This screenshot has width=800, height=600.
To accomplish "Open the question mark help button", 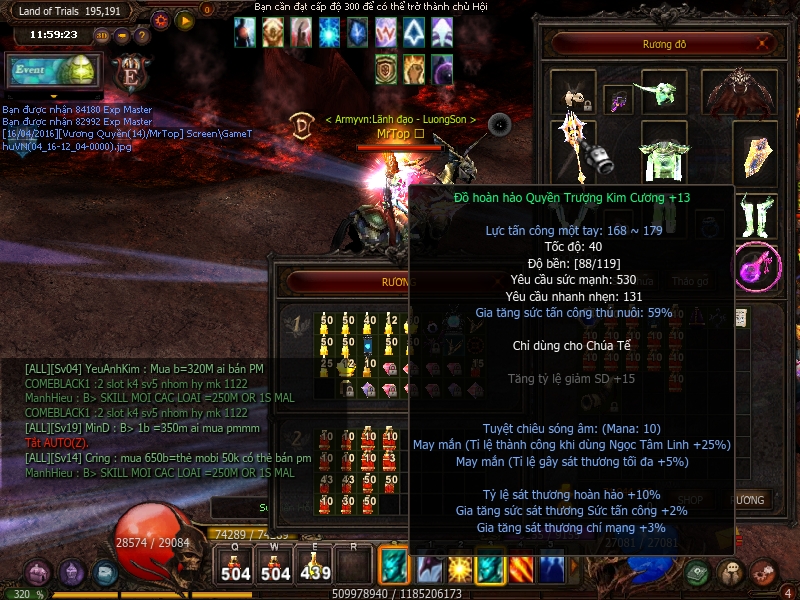I will 142,35.
